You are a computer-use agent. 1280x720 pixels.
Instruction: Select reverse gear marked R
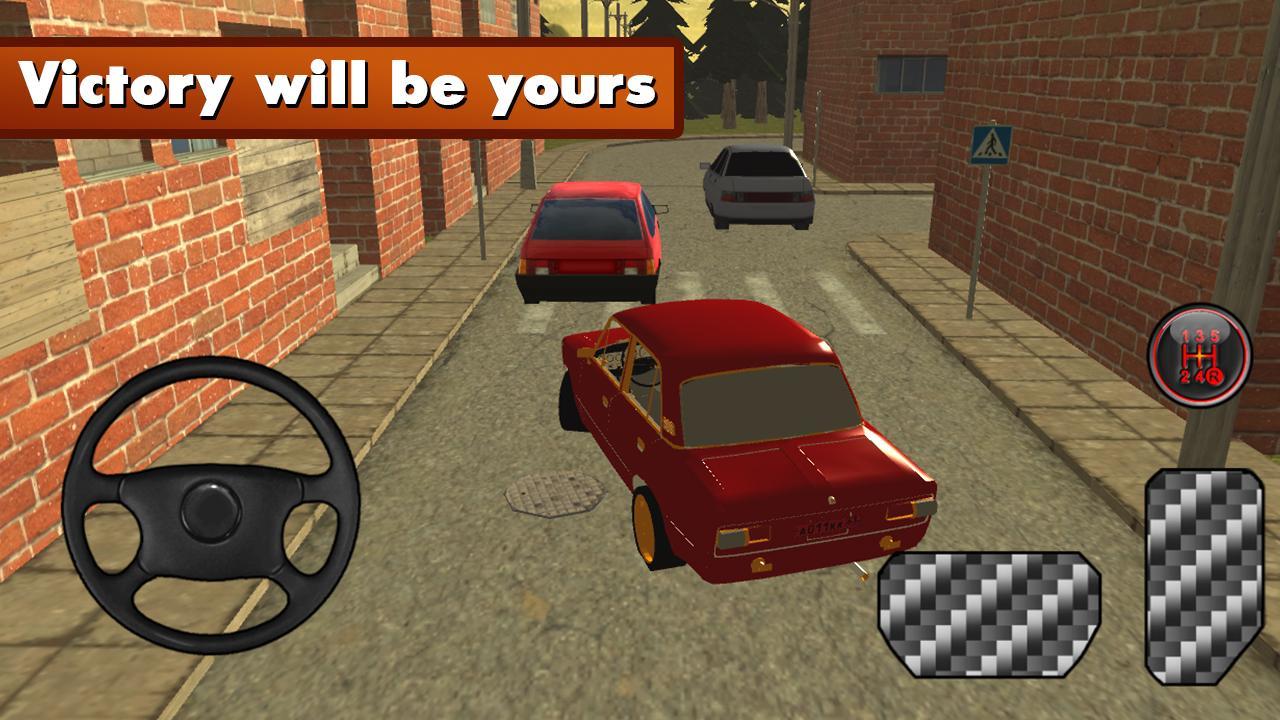[x=1216, y=376]
